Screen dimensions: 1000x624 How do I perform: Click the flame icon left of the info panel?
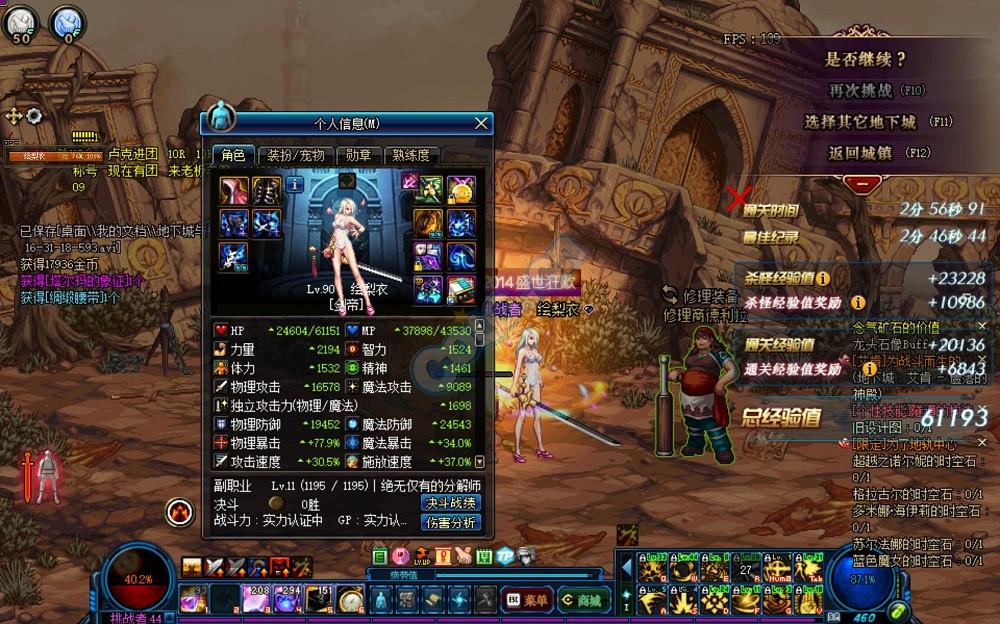point(179,512)
